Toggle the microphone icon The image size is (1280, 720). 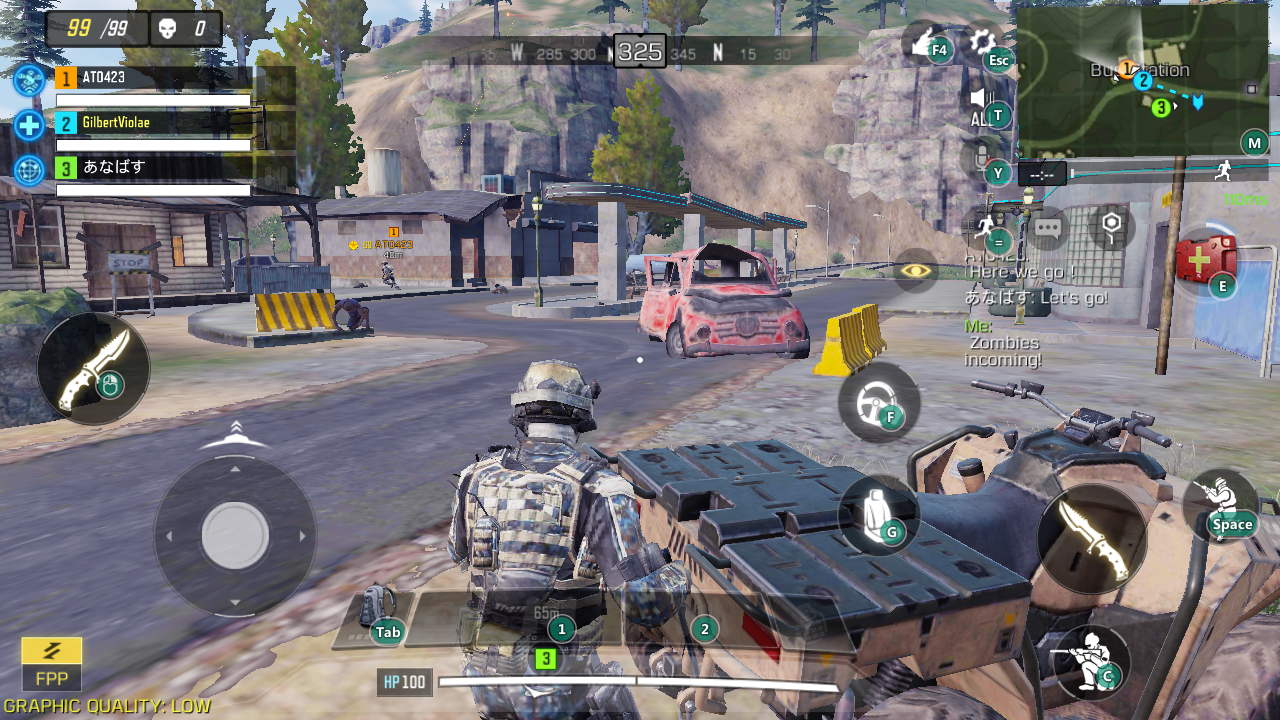pos(981,157)
